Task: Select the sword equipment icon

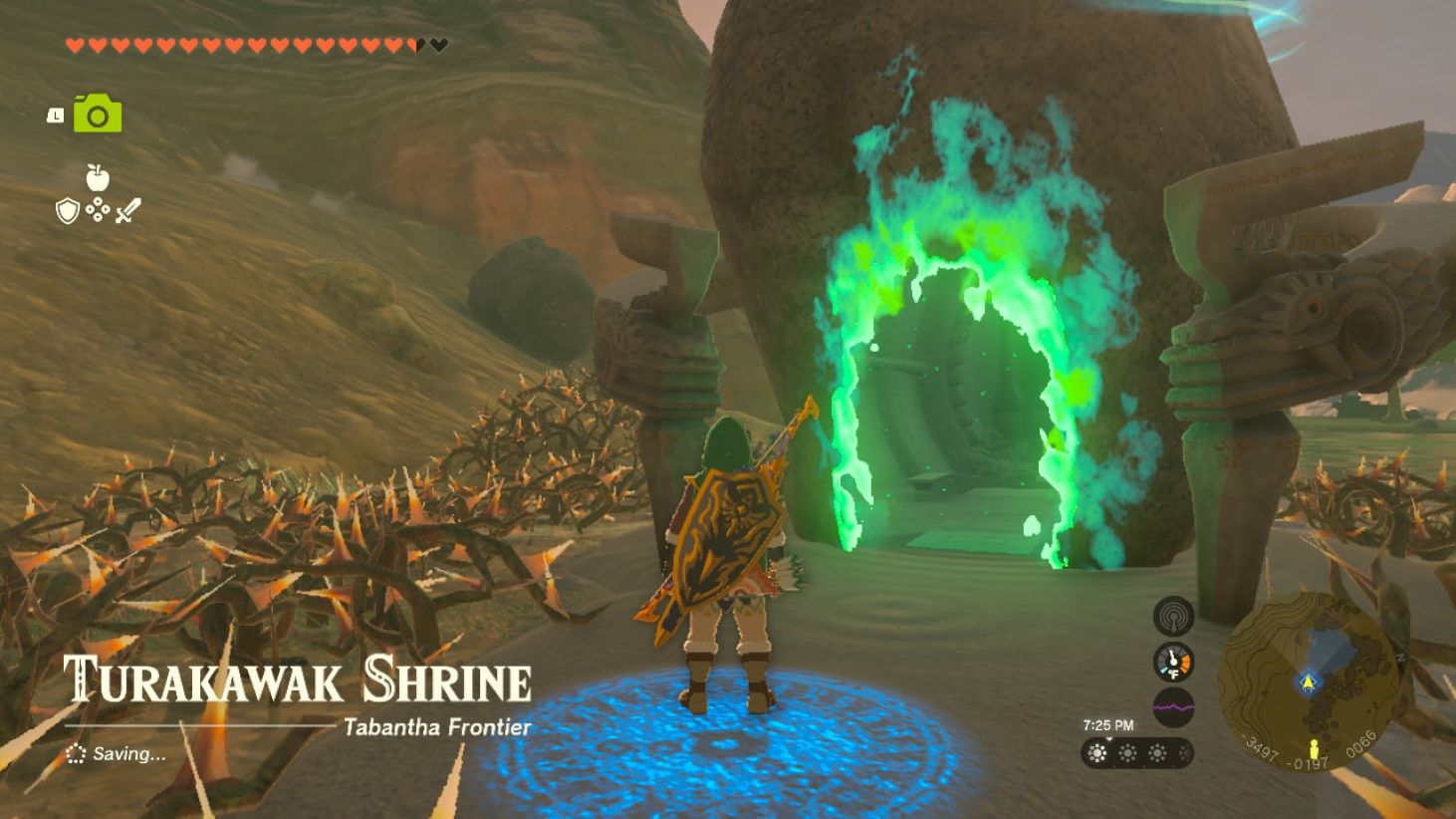Action: pos(127,209)
